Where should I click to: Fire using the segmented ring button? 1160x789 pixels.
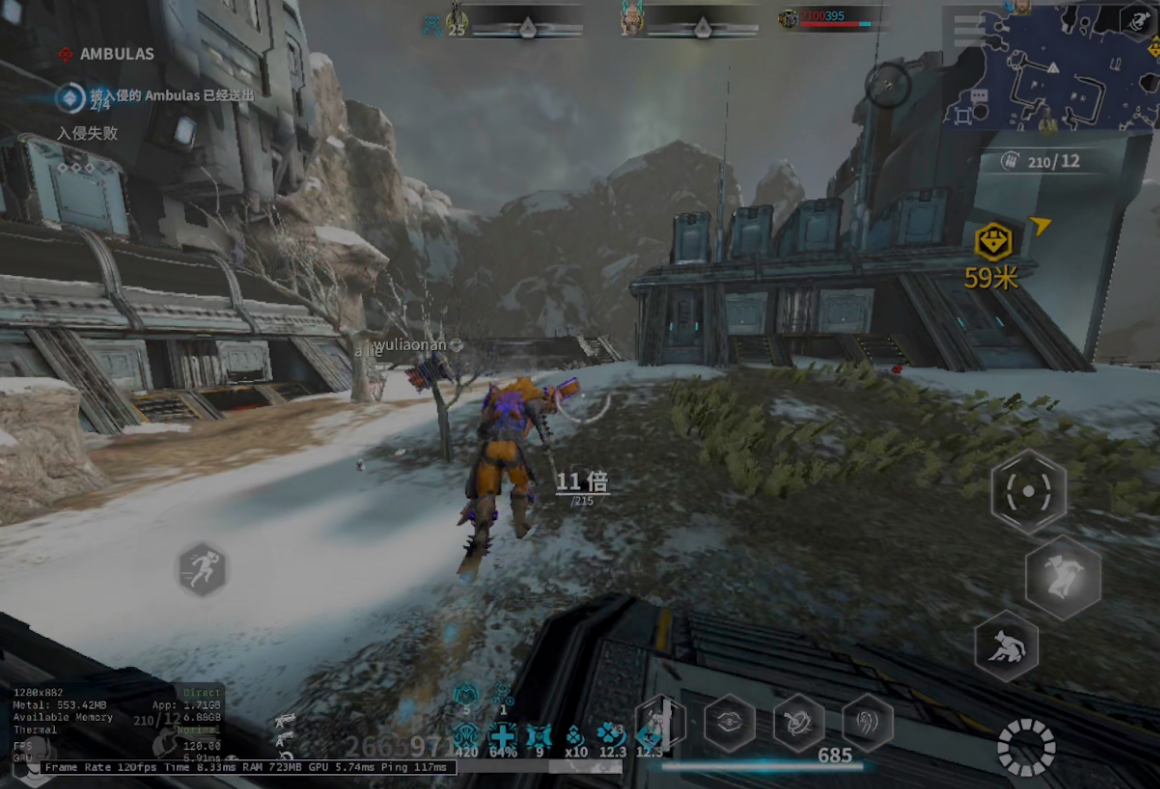(x=1026, y=748)
